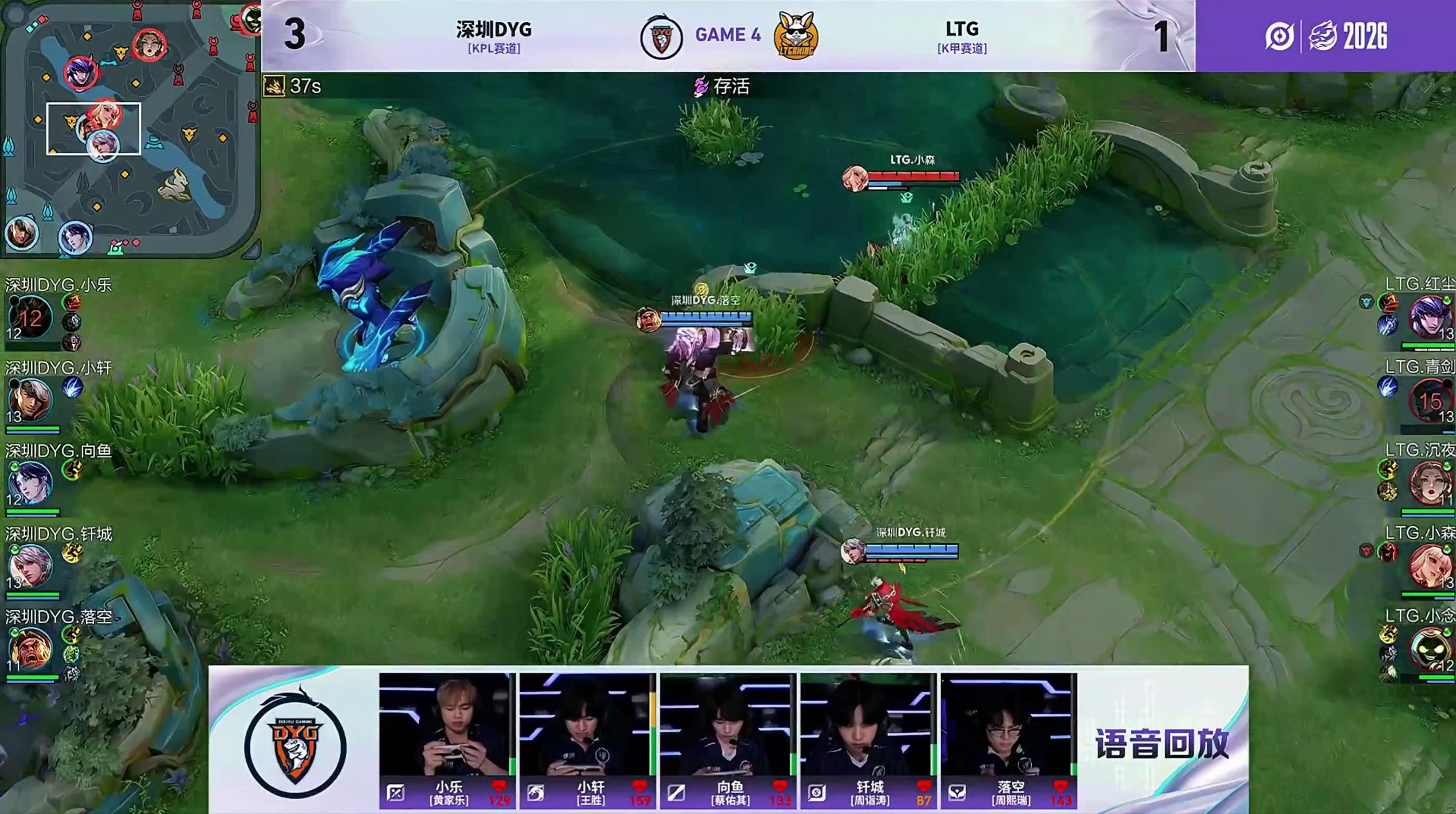
Task: Select 深圳DYG.小乐 hero portrait in left roster
Action: (x=30, y=318)
